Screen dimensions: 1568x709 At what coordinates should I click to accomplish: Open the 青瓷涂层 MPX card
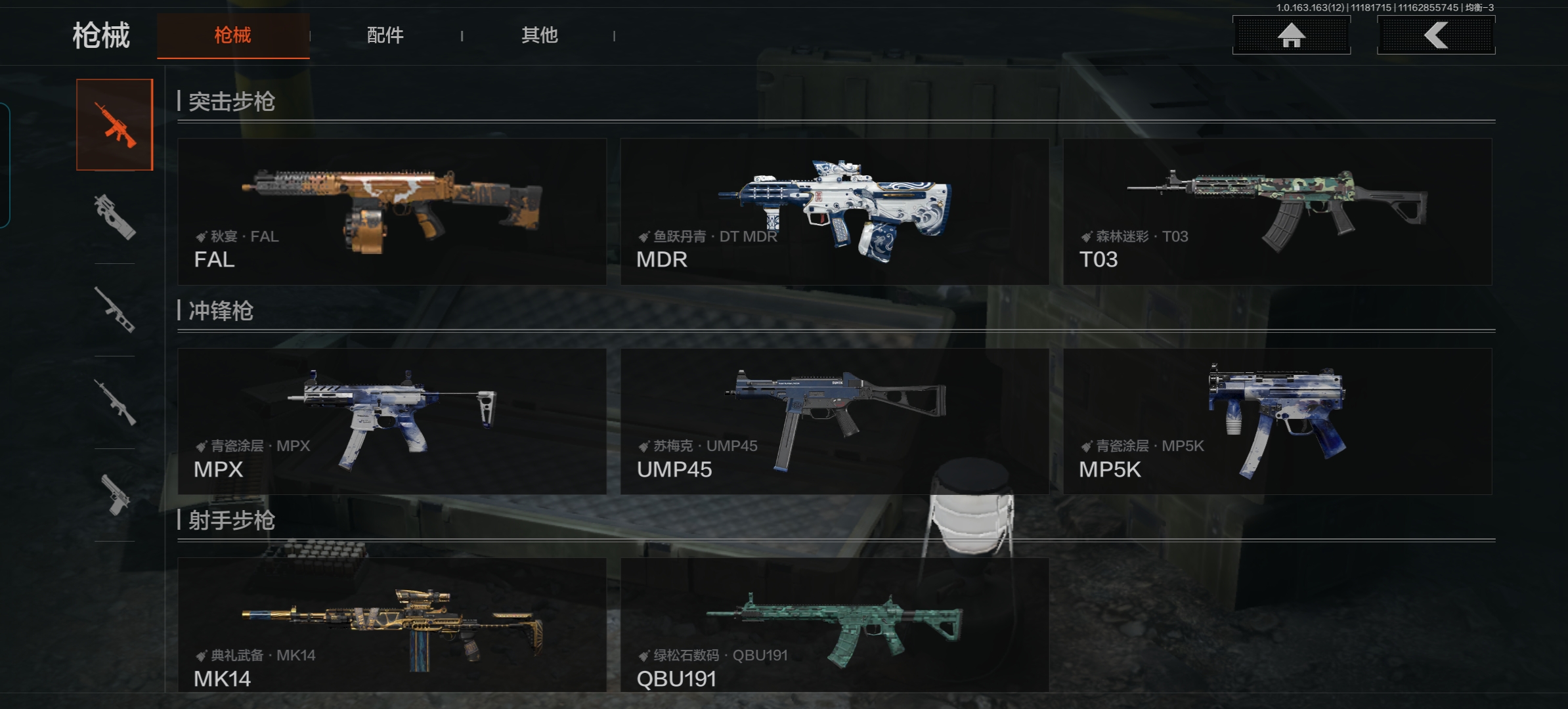pos(392,421)
